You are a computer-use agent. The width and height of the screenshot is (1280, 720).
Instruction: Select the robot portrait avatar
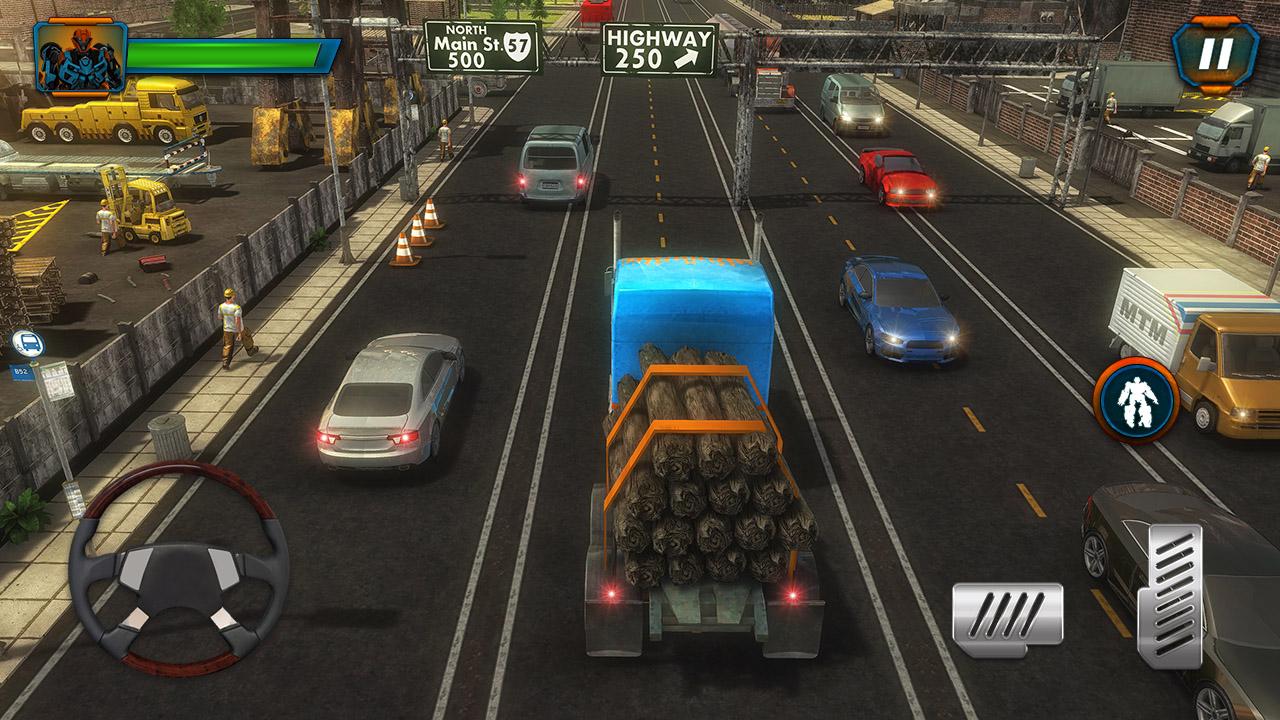tap(80, 56)
